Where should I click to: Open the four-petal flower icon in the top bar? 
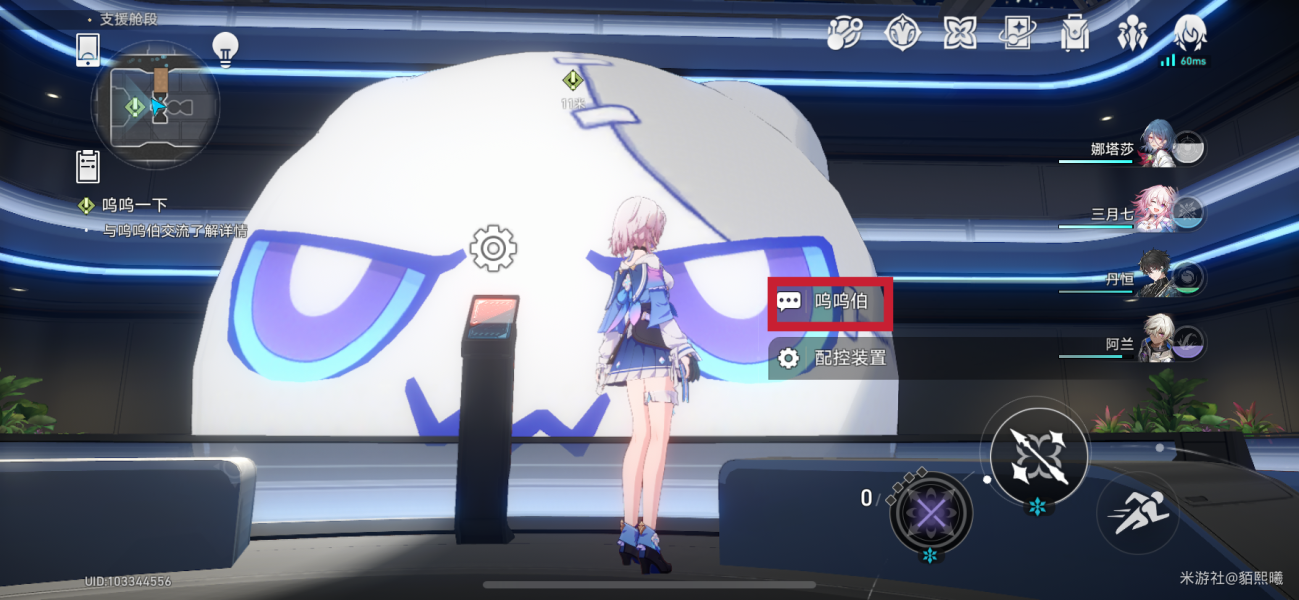[x=960, y=34]
